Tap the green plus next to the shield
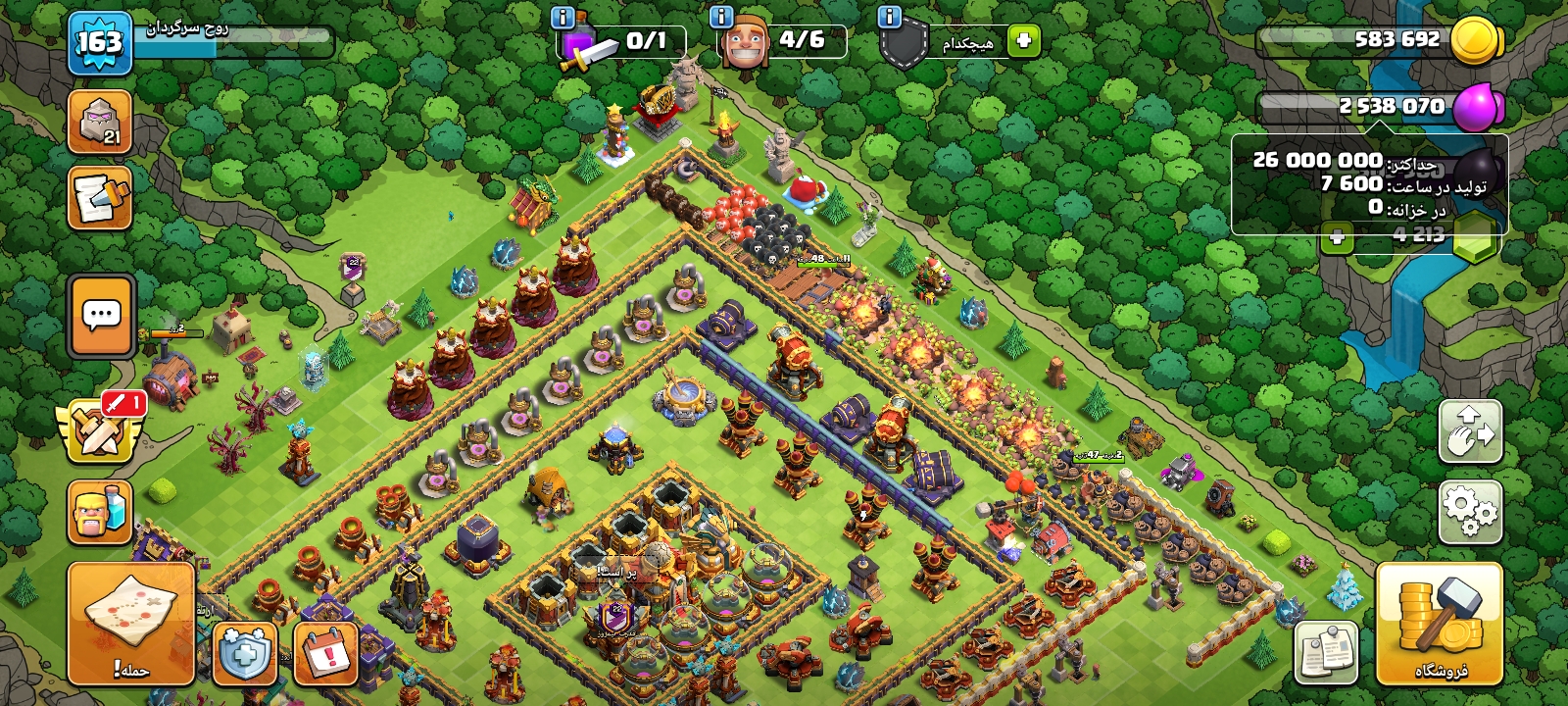 pos(1023,40)
